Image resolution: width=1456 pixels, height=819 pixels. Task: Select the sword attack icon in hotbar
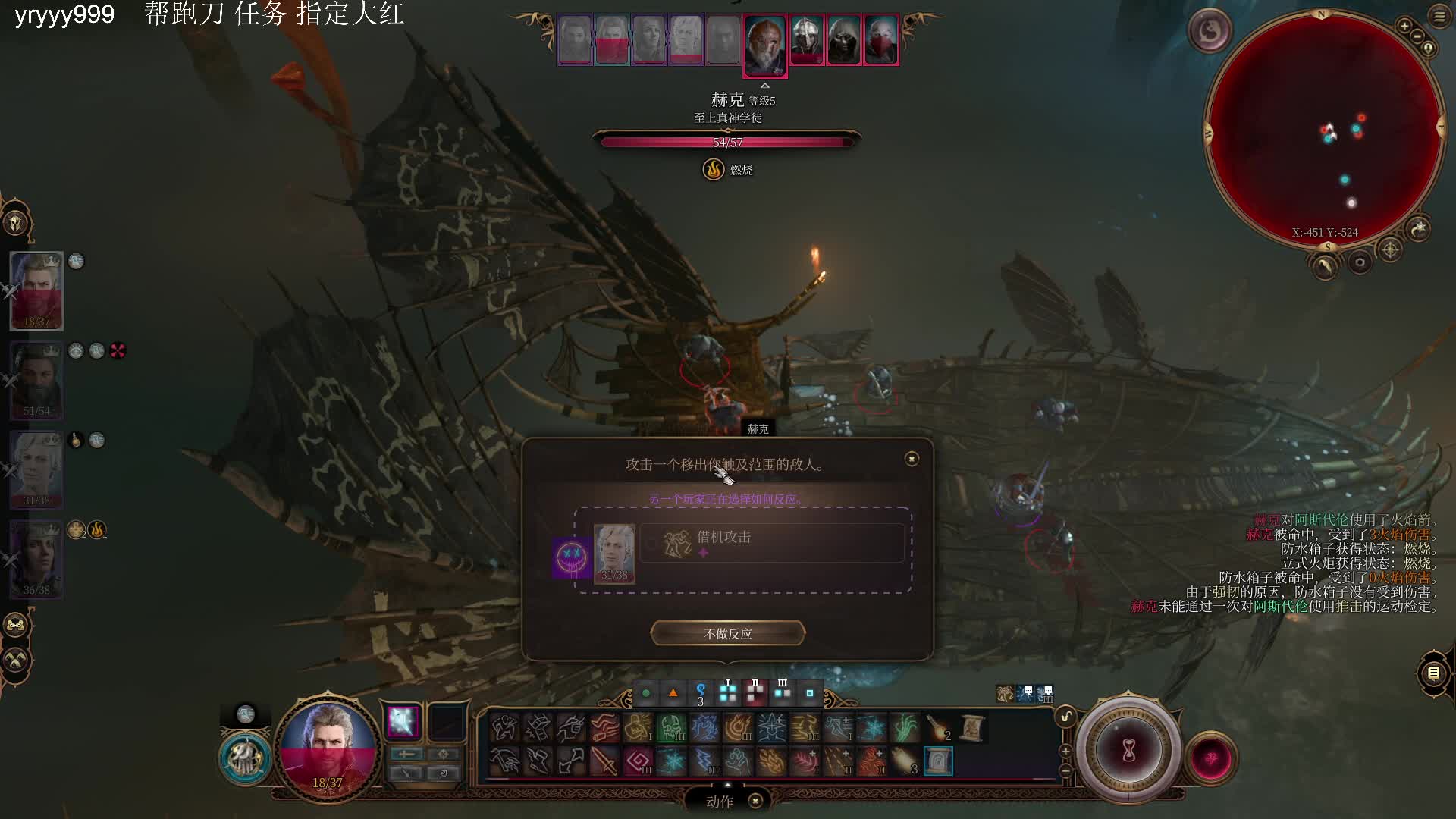pos(604,761)
